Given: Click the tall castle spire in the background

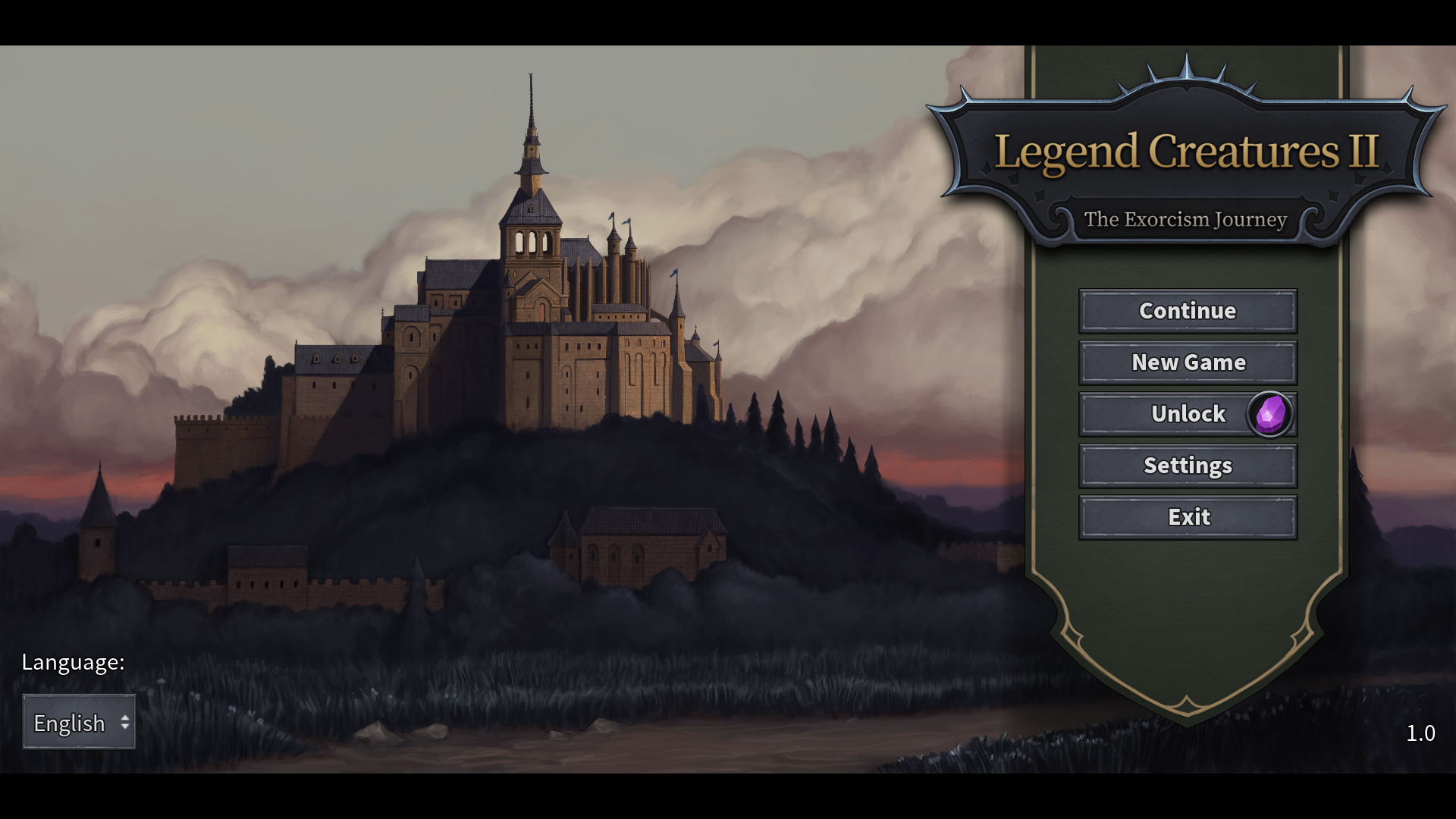Looking at the screenshot, I should coord(529,114).
